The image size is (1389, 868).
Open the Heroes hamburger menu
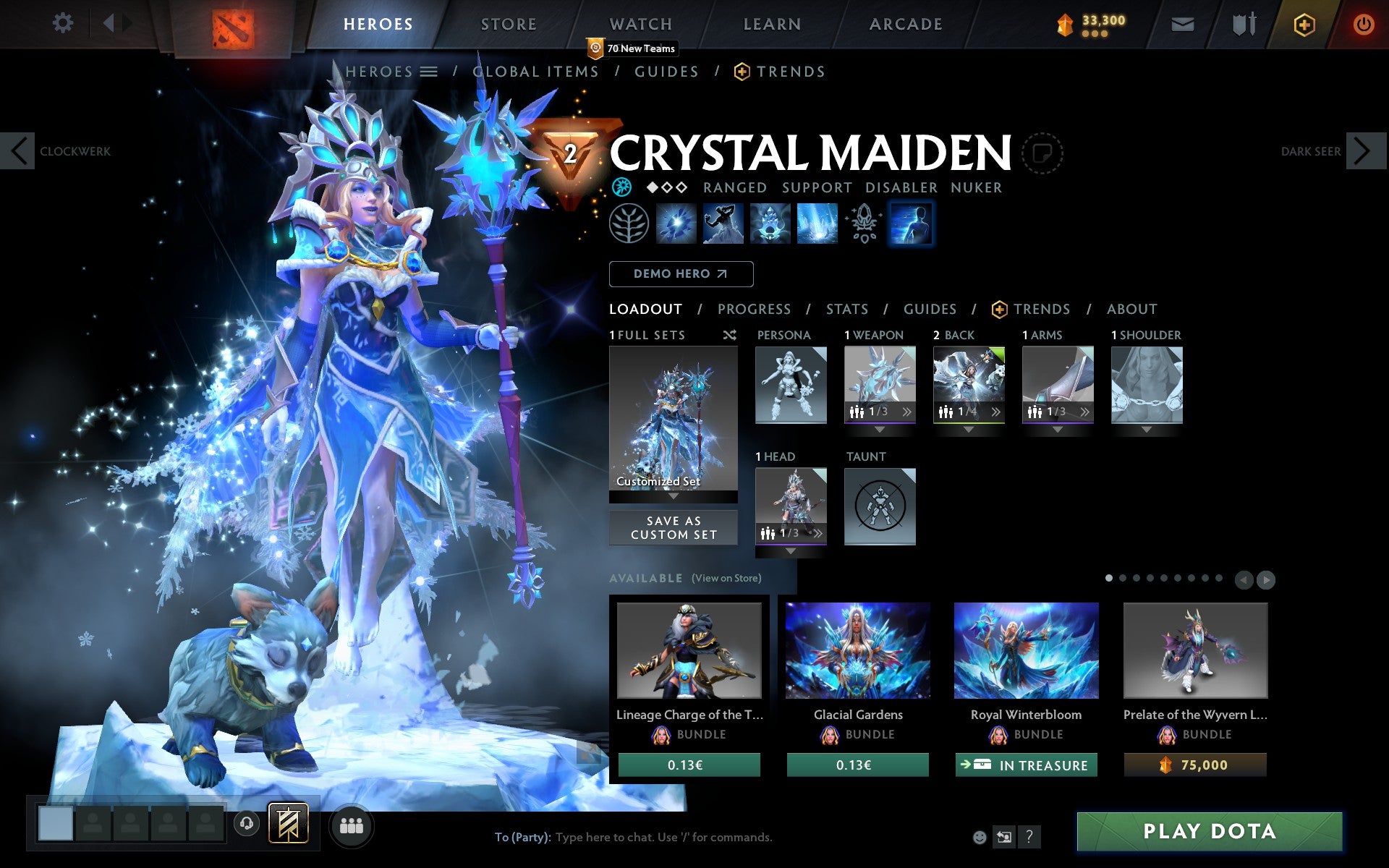click(x=430, y=71)
